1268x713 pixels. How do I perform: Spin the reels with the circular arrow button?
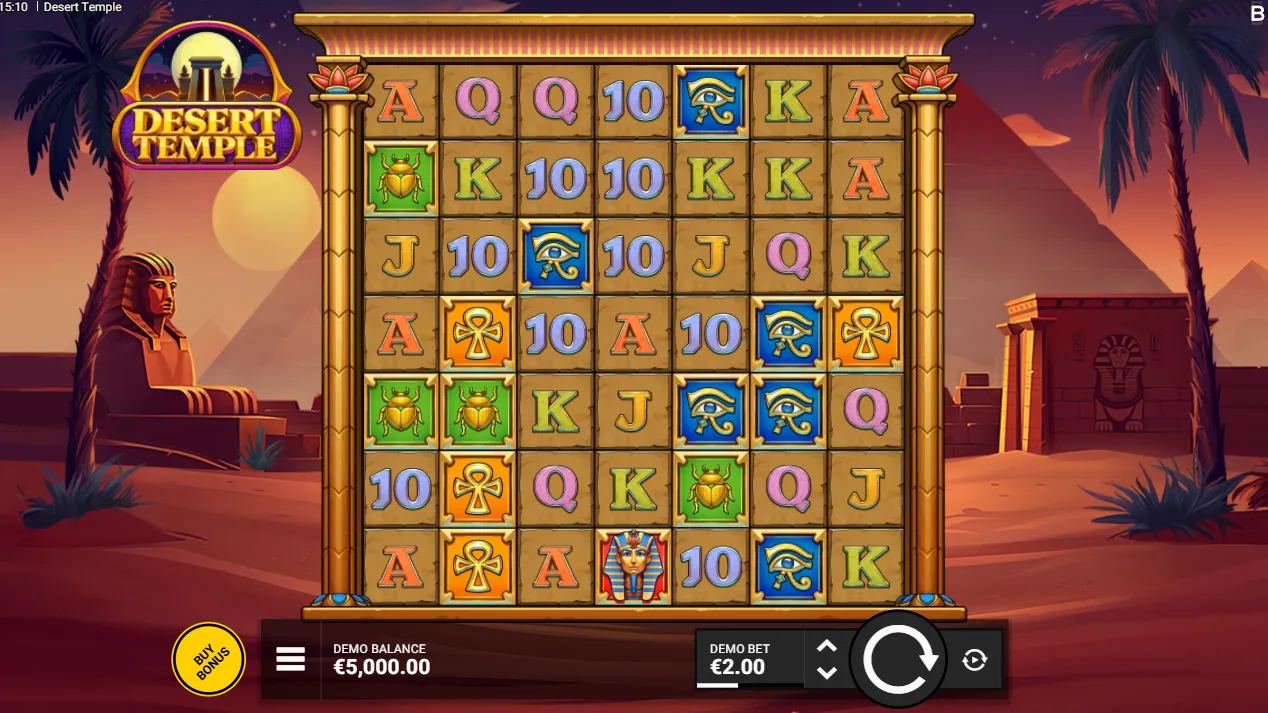(x=898, y=659)
